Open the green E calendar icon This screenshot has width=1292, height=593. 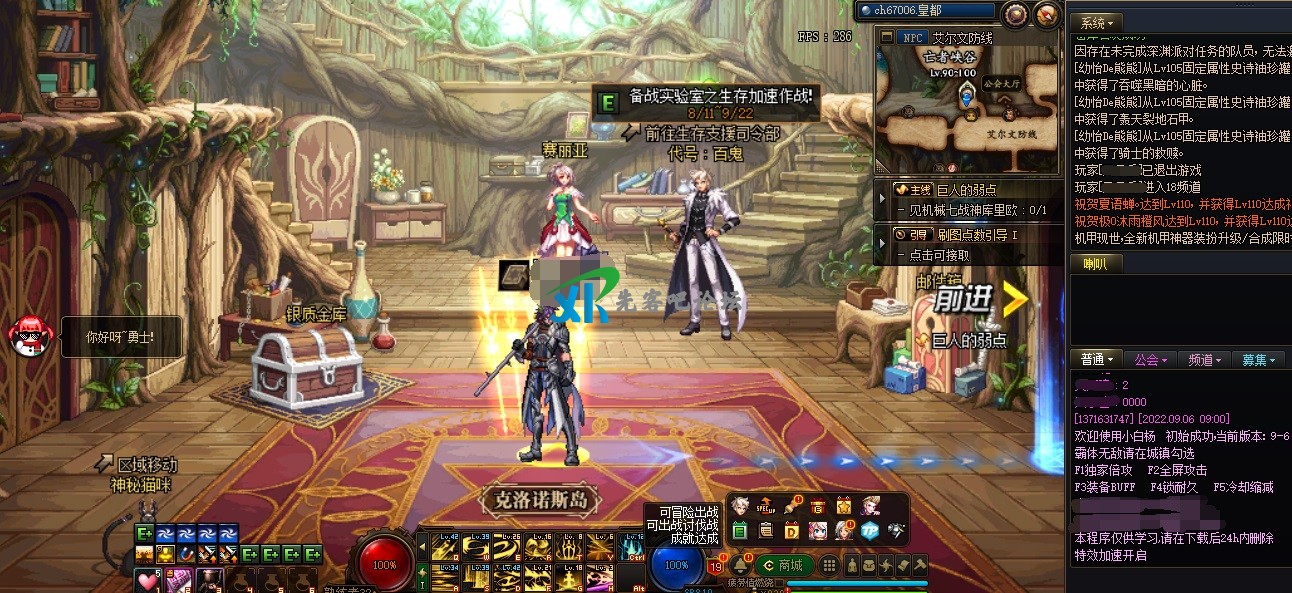(740, 530)
